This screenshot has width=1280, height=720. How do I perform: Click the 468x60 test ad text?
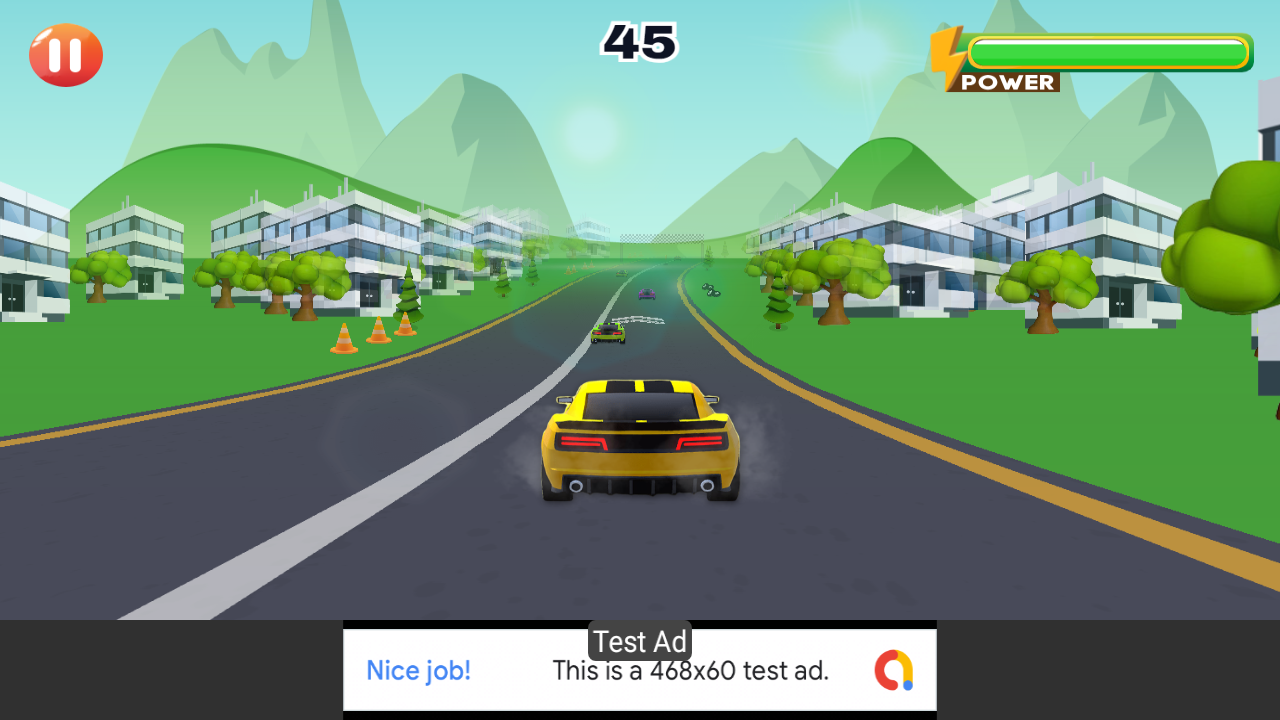pyautogui.click(x=692, y=671)
